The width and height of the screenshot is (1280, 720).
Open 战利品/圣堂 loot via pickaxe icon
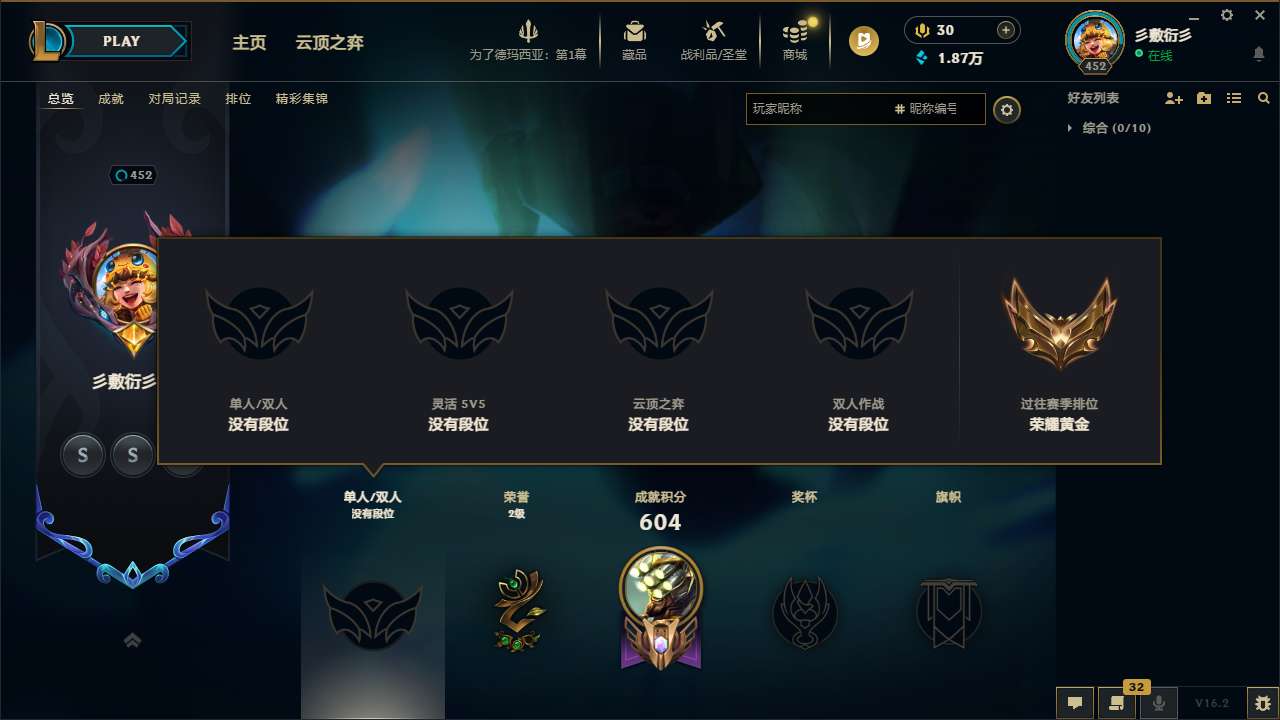point(712,30)
